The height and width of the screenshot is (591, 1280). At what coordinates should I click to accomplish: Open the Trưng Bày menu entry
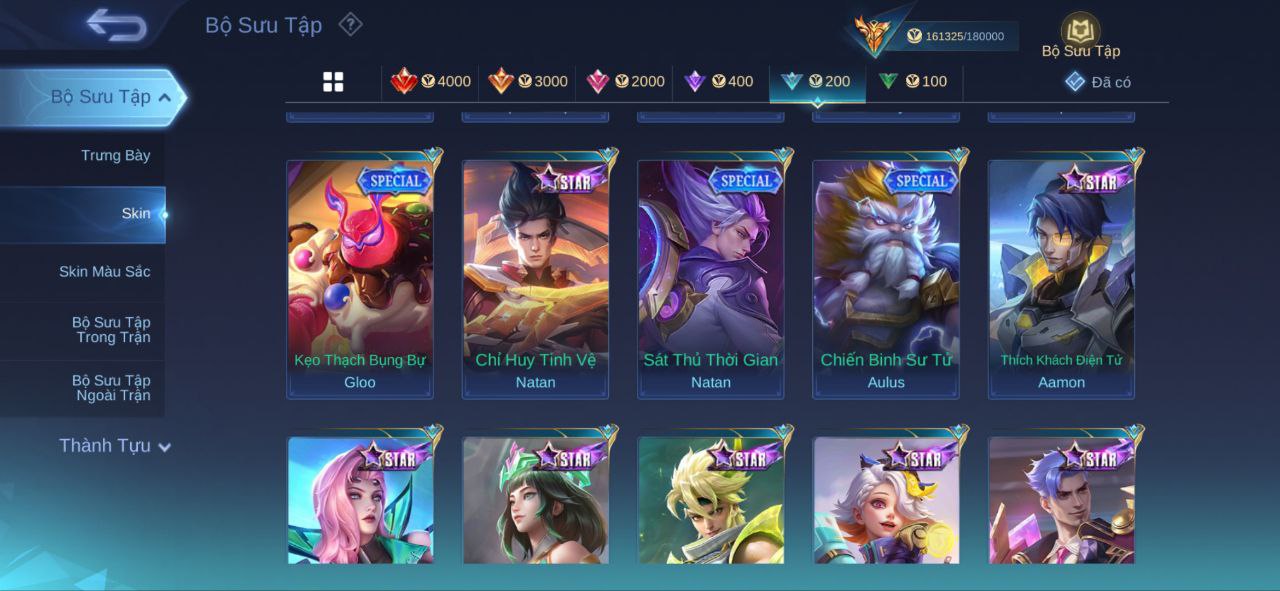(115, 155)
